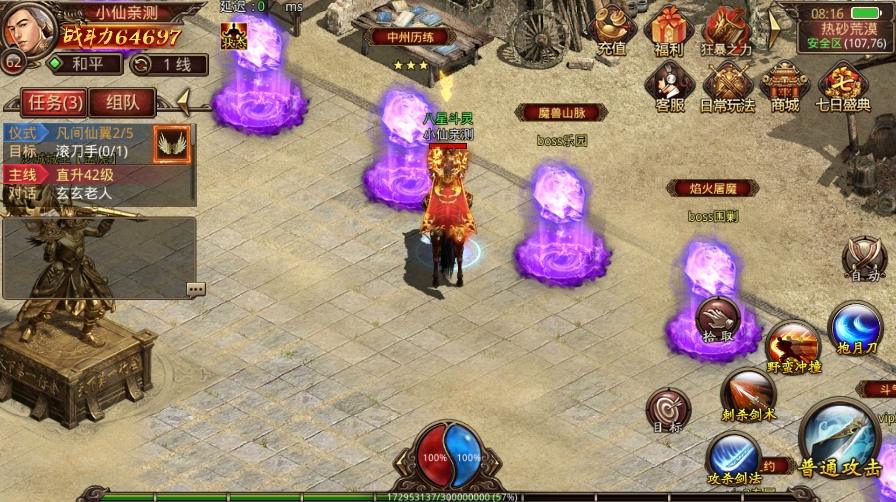
Task: Contact 客服 customer service
Action: point(669,86)
